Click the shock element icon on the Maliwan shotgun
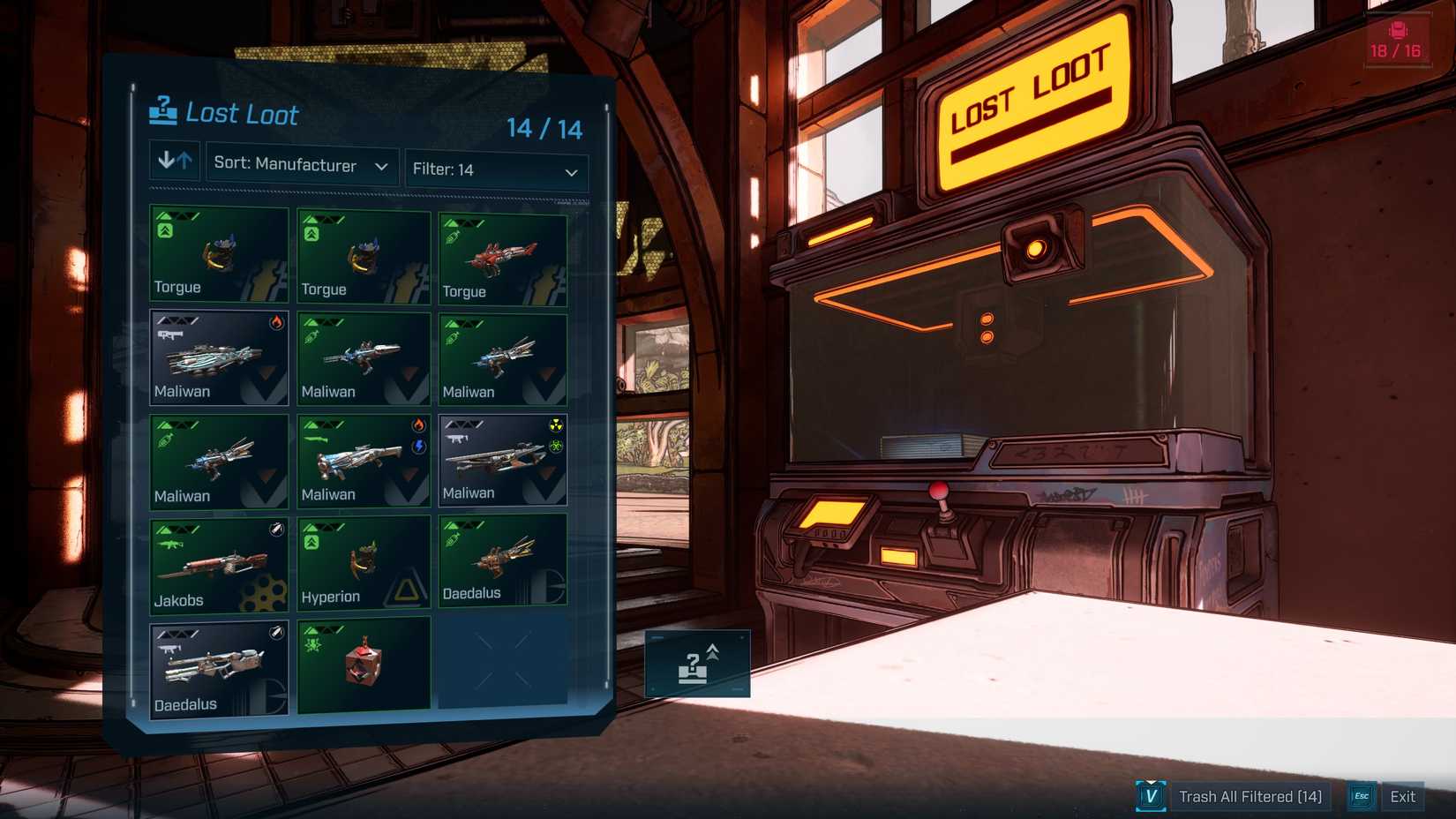1456x819 pixels. (418, 447)
